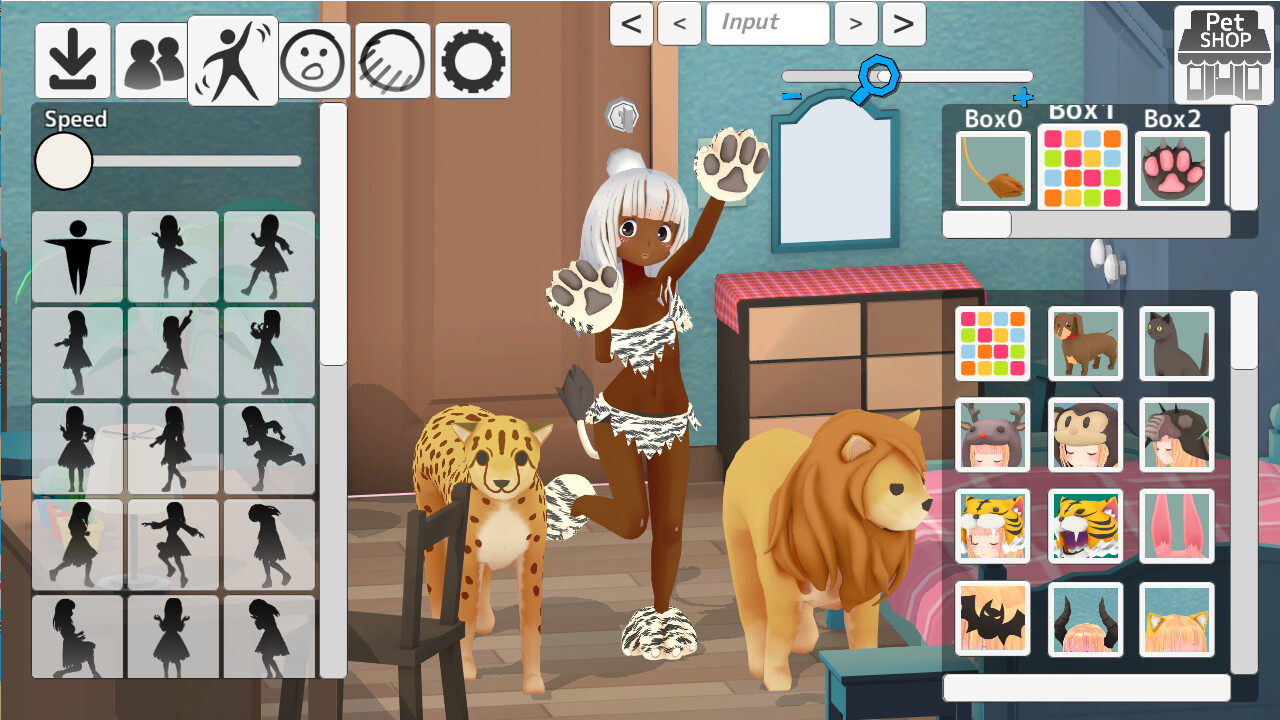Image resolution: width=1280 pixels, height=720 pixels.
Task: Select the shading sphere icon
Action: click(x=392, y=60)
